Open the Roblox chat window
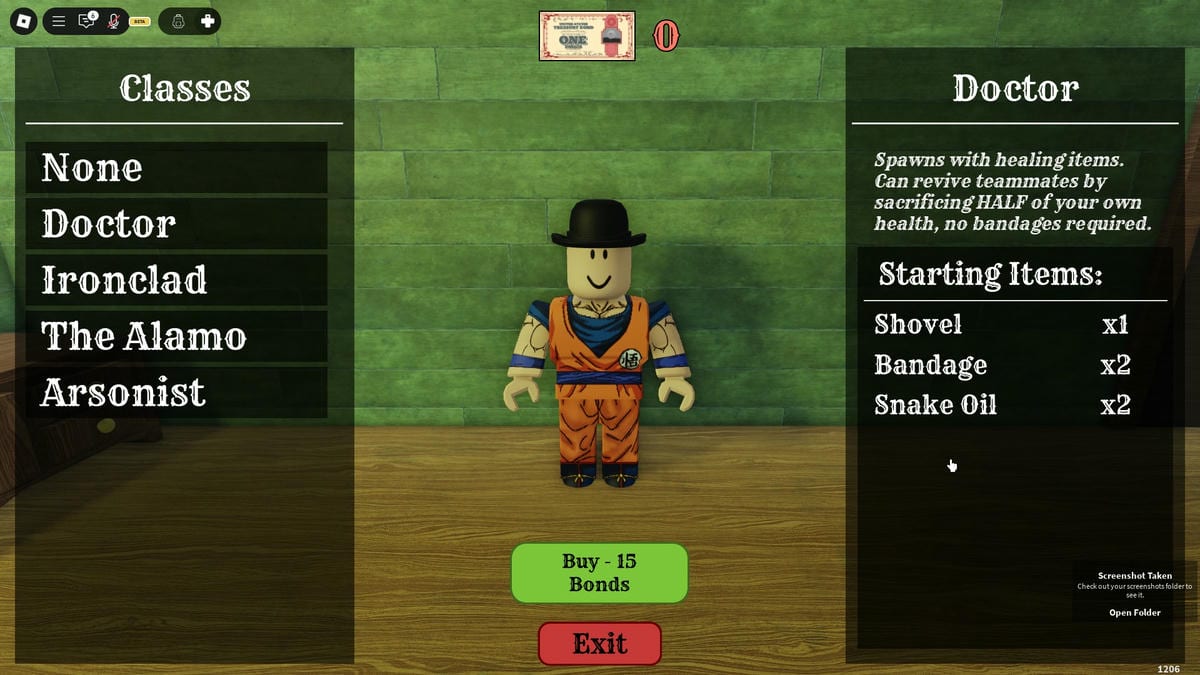 pos(86,21)
